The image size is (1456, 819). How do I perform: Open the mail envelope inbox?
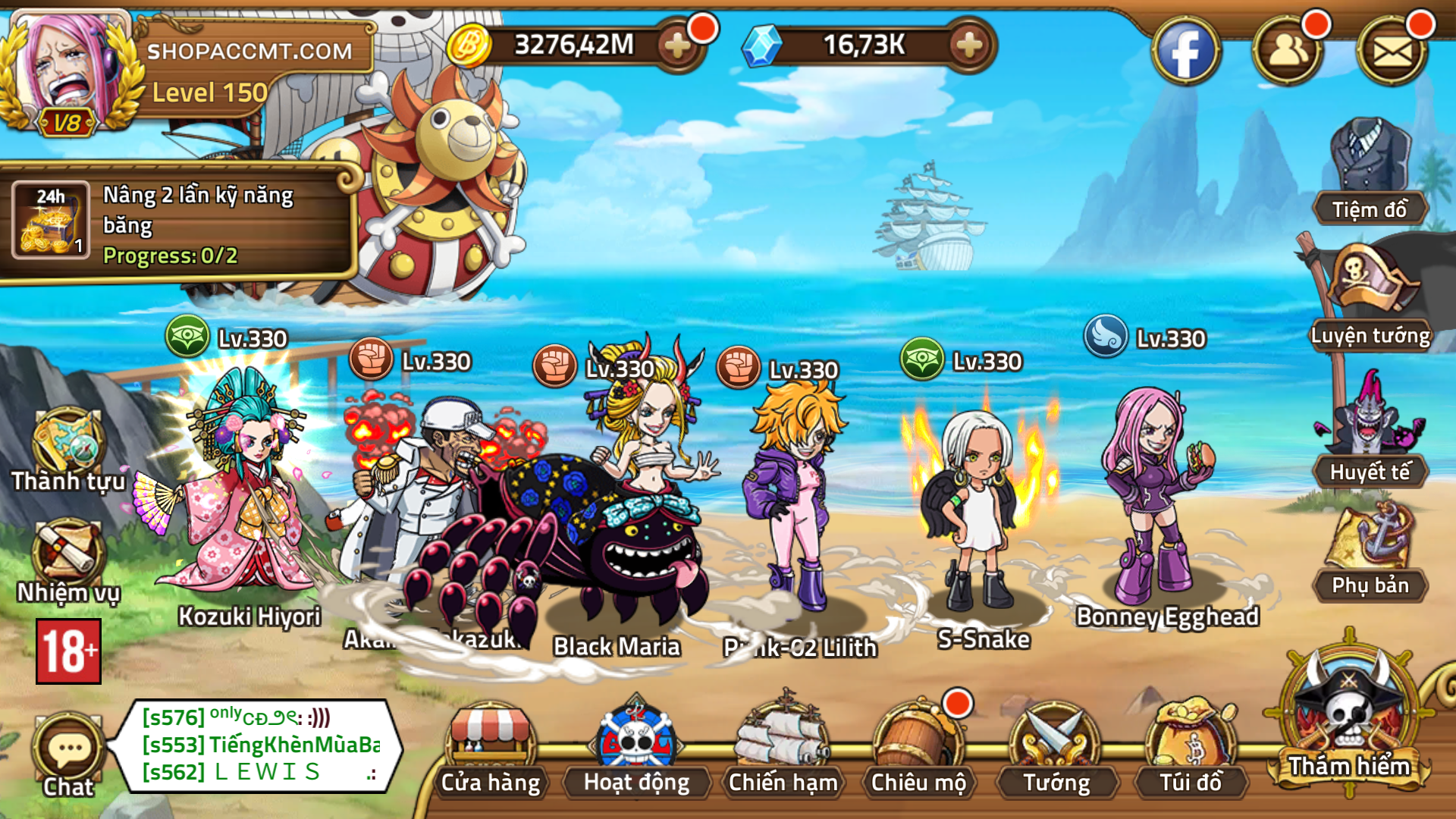[1392, 49]
